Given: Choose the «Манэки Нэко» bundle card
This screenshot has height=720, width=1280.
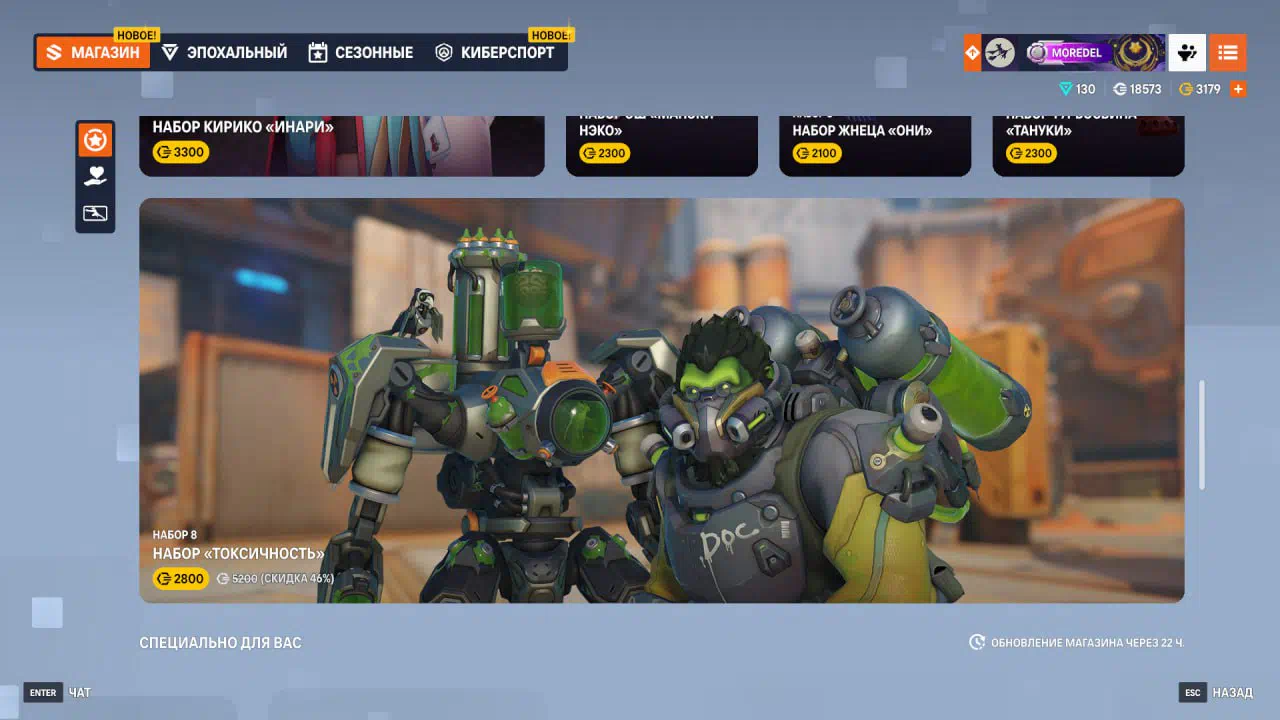Looking at the screenshot, I should pos(661,145).
